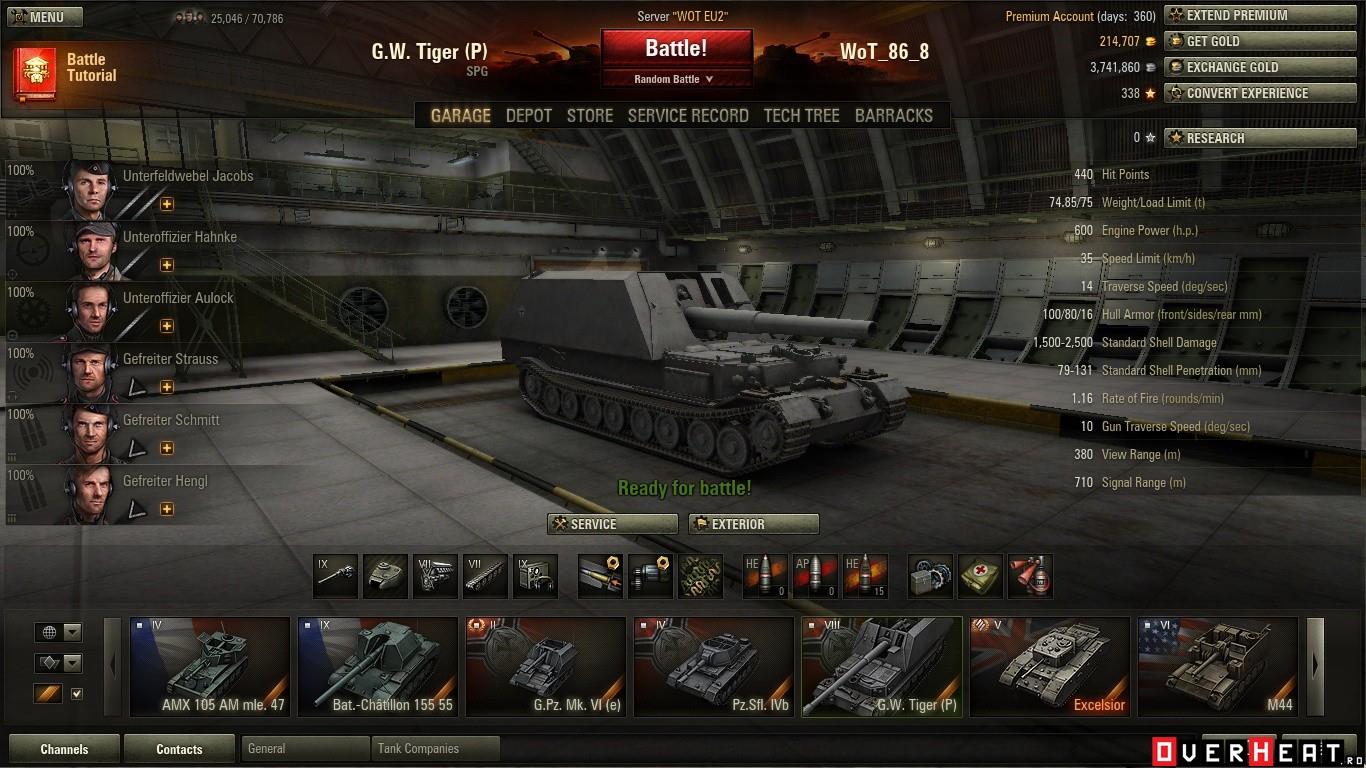Open the Random Battle mode dropdown

[x=676, y=79]
